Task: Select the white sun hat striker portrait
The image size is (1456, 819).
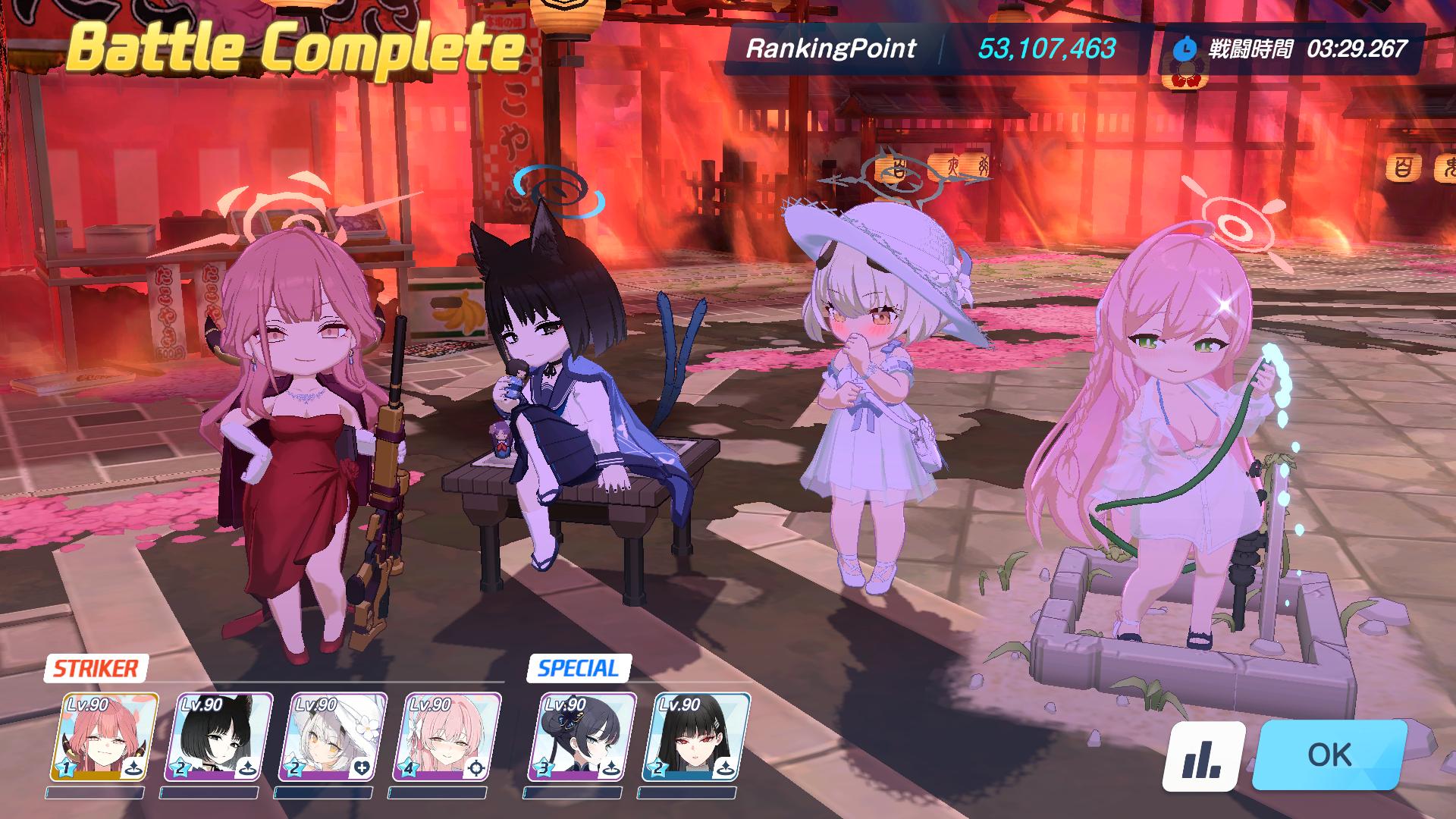Action: [331, 737]
